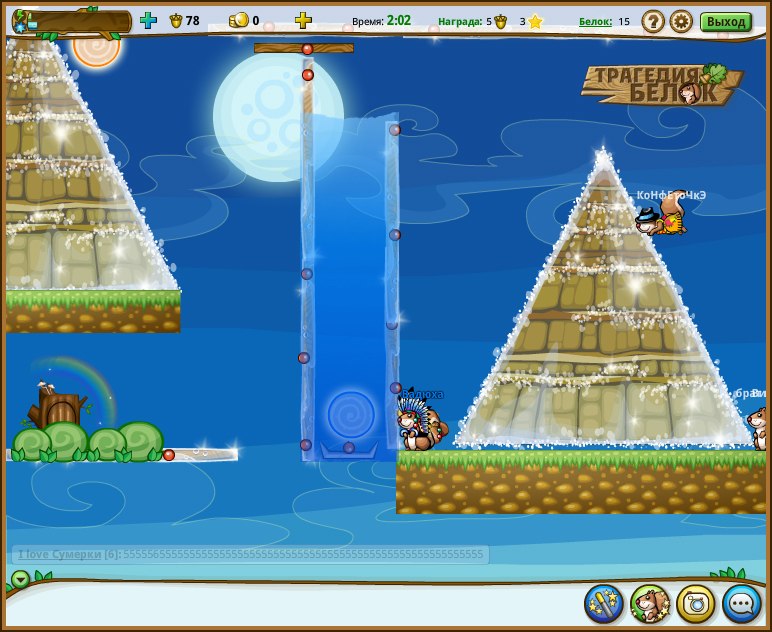772x632 pixels.
Task: Click the green Выход exit button
Action: click(x=725, y=21)
